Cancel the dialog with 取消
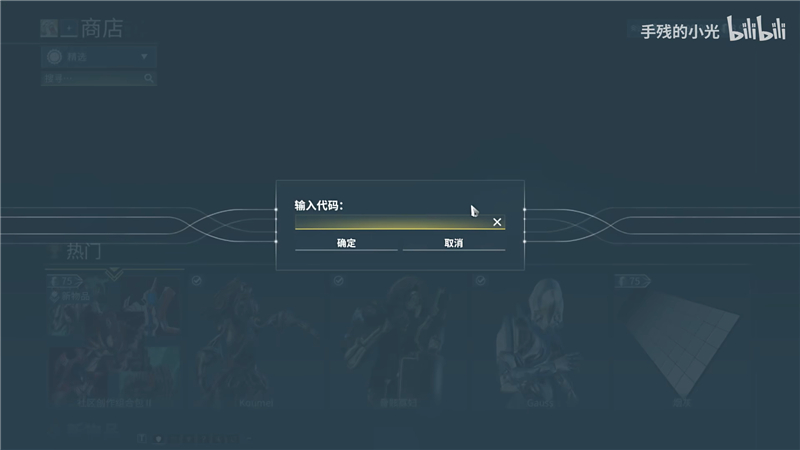Viewport: 800px width, 450px height. (x=453, y=243)
